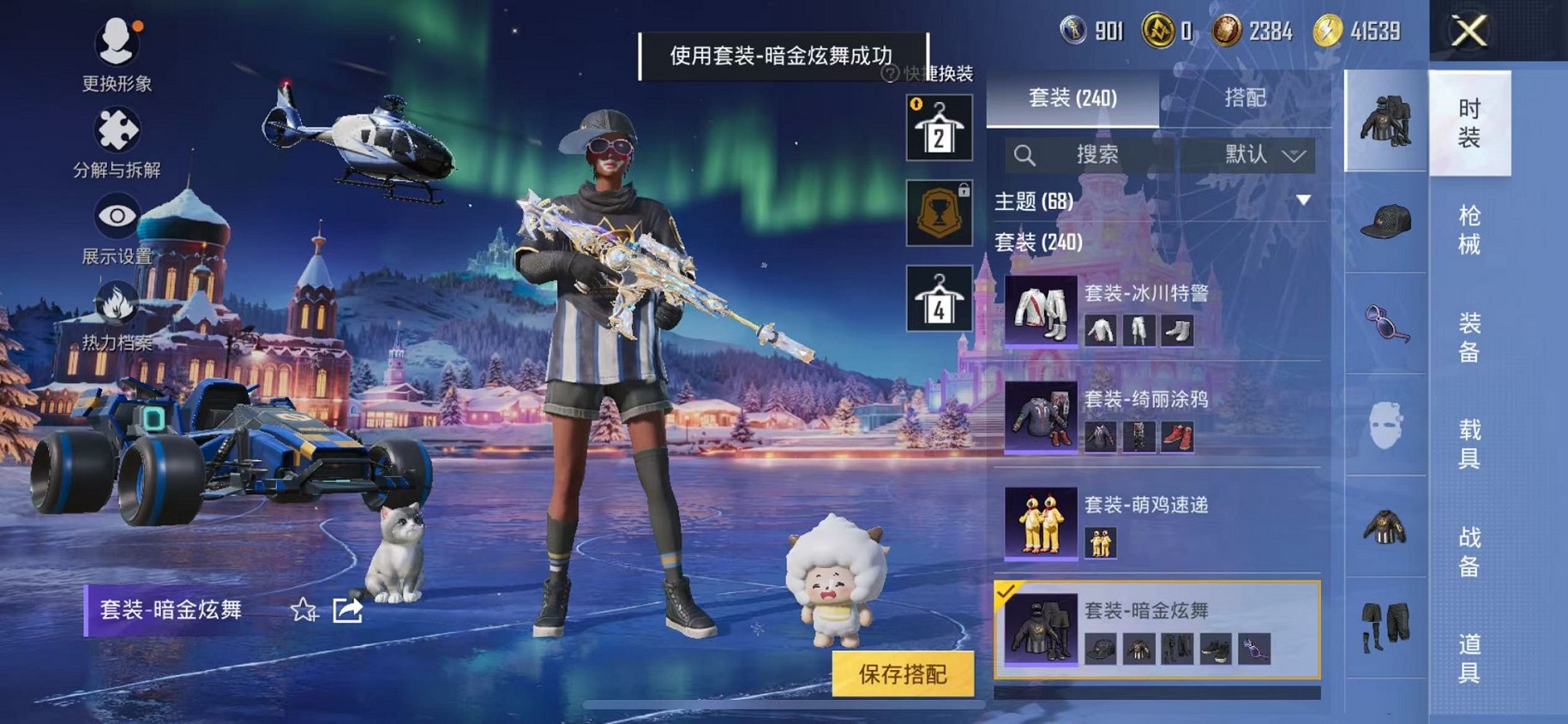Open 分解与拆解 puzzle-piece menu

click(117, 142)
